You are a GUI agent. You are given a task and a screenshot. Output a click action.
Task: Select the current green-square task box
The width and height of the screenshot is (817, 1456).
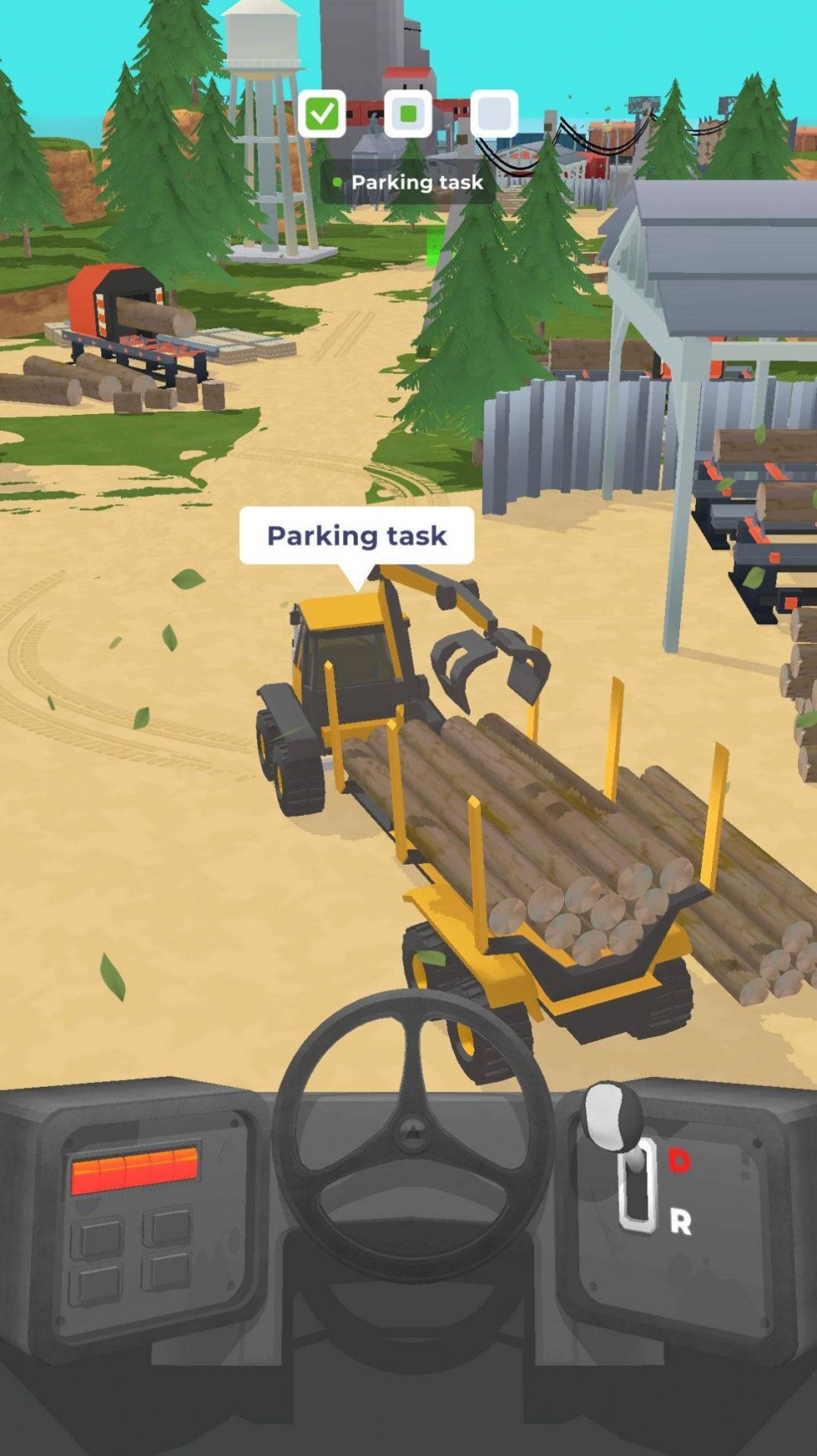408,114
